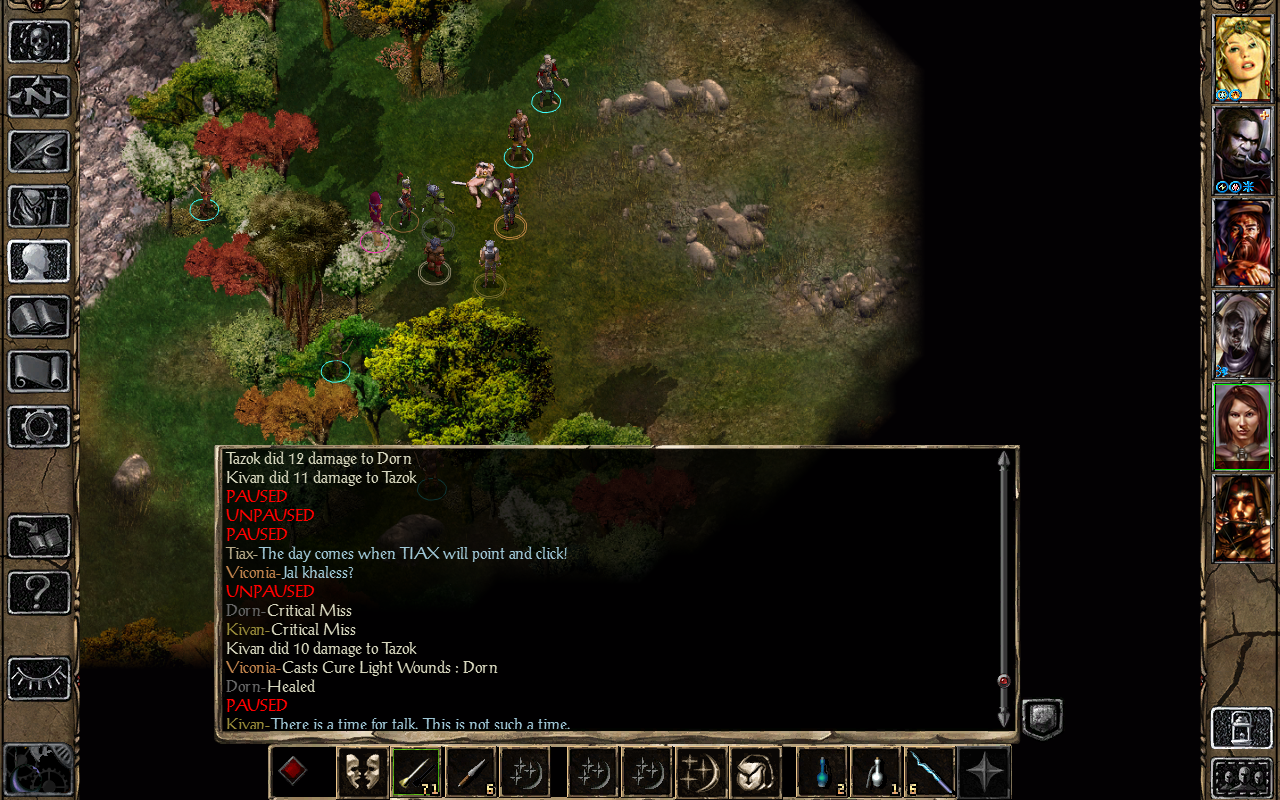1280x800 pixels.
Task: Open the area map with the compass button
Action: point(39,96)
